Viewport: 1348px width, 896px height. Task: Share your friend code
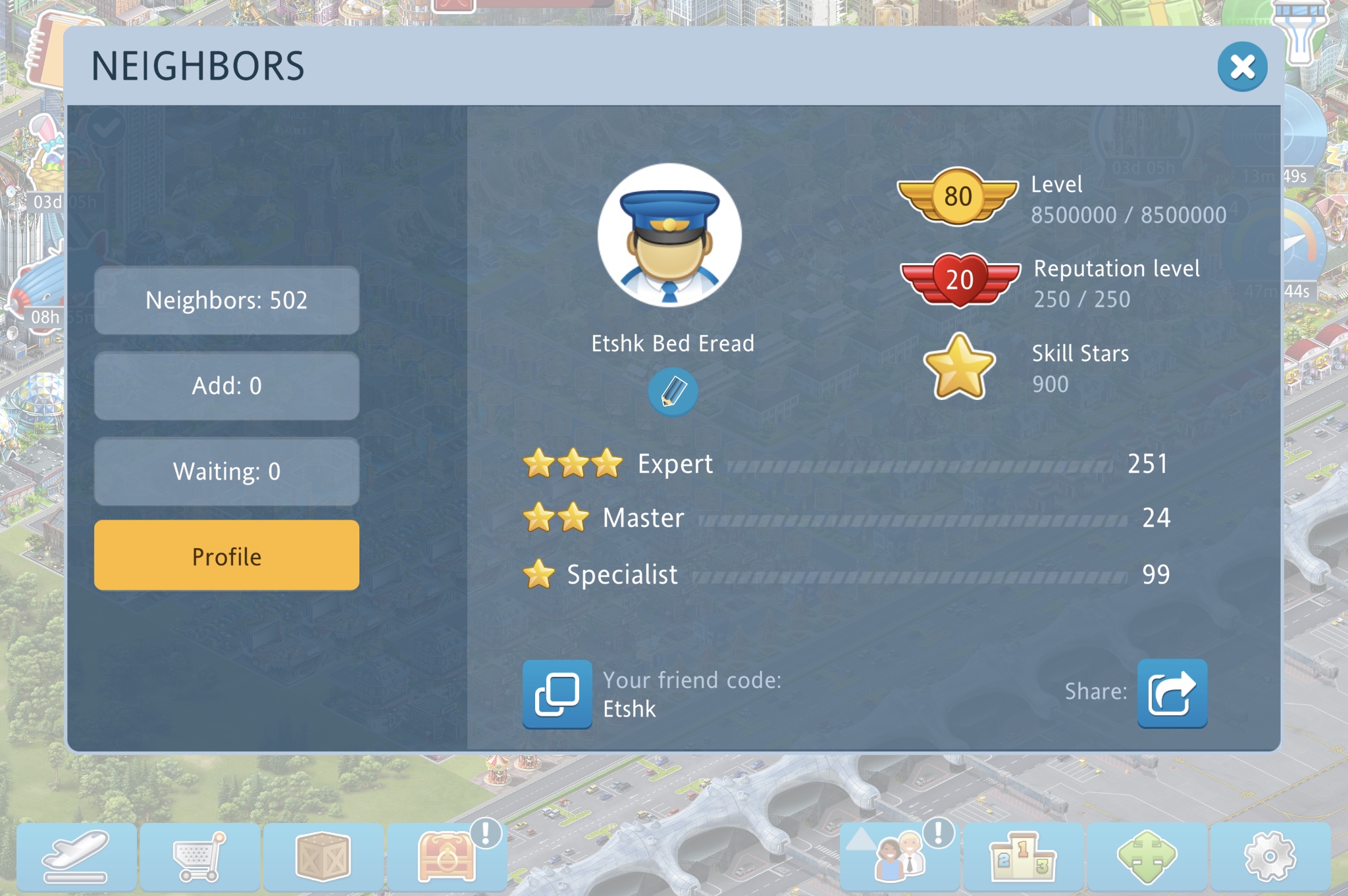(1172, 693)
